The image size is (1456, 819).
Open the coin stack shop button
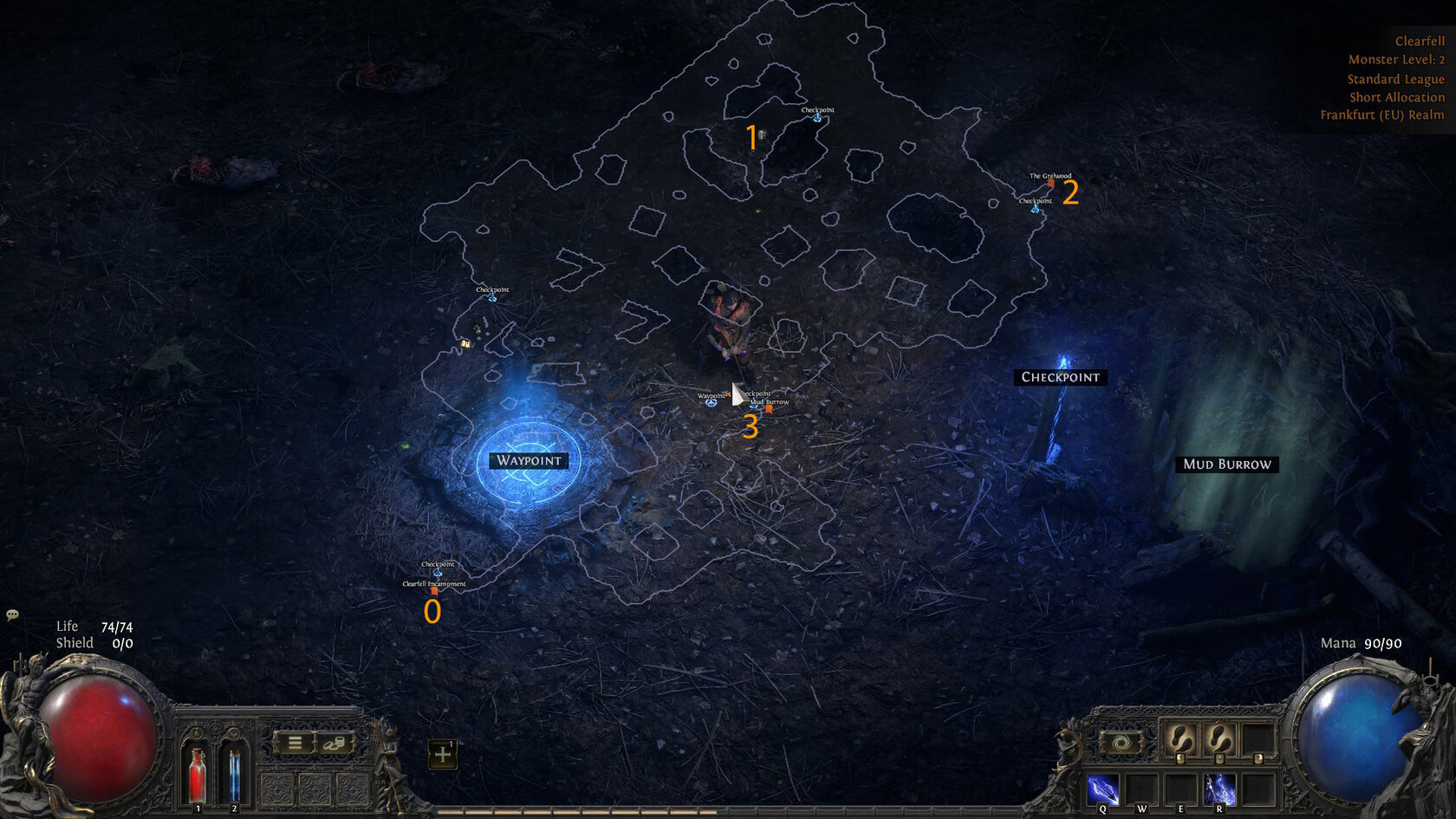(334, 744)
